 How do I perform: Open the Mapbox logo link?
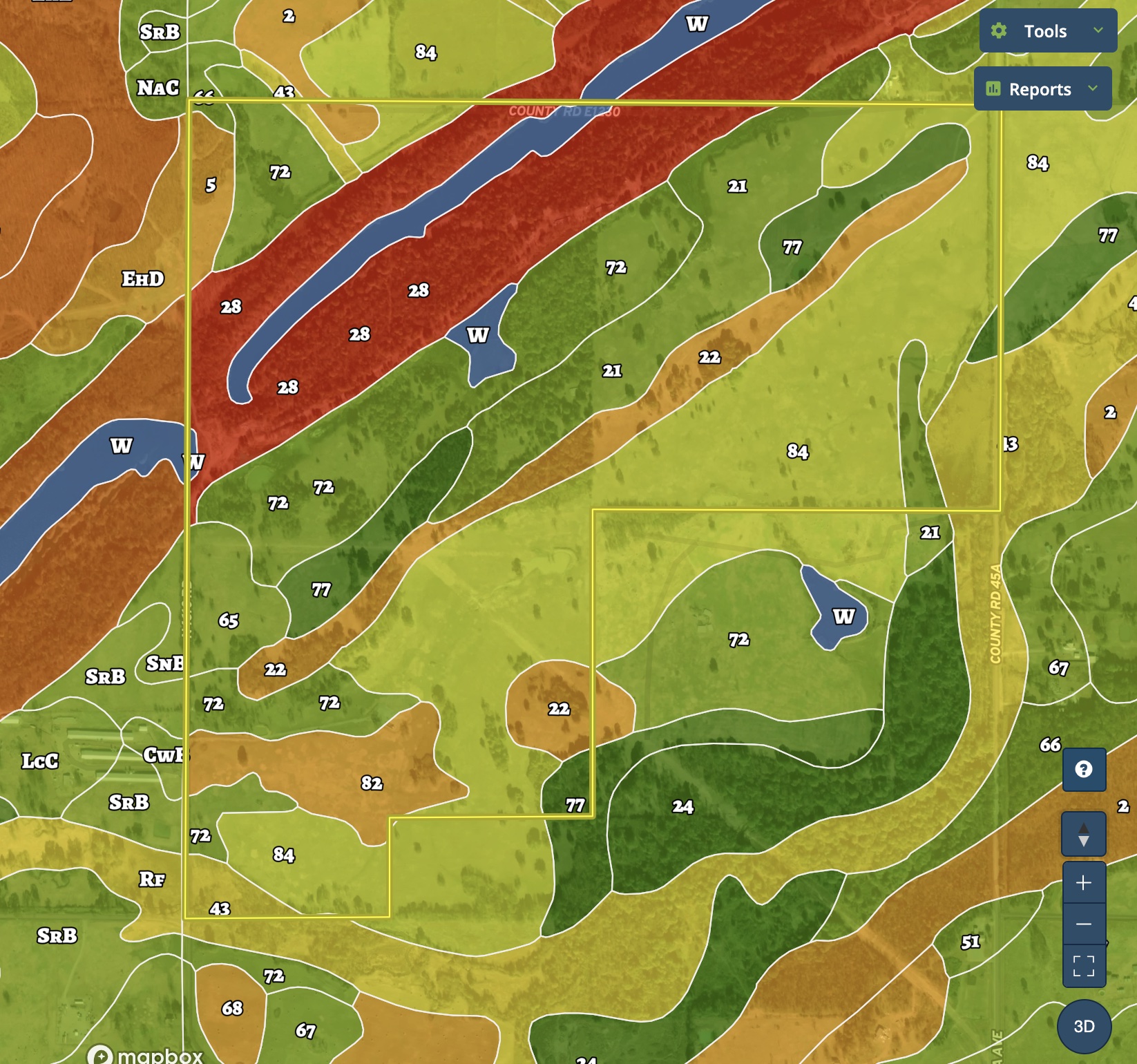[146, 1054]
